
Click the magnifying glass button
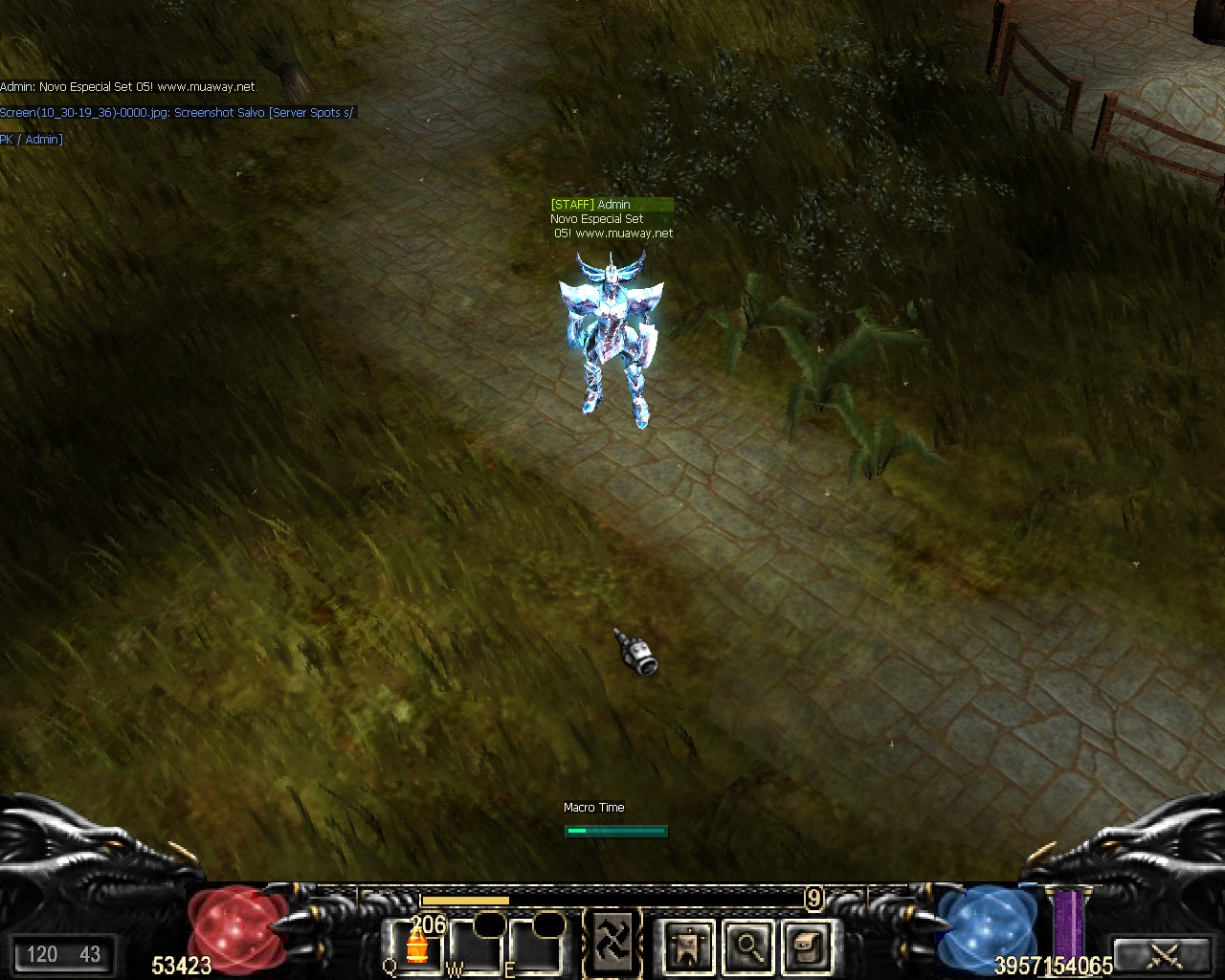click(x=746, y=947)
